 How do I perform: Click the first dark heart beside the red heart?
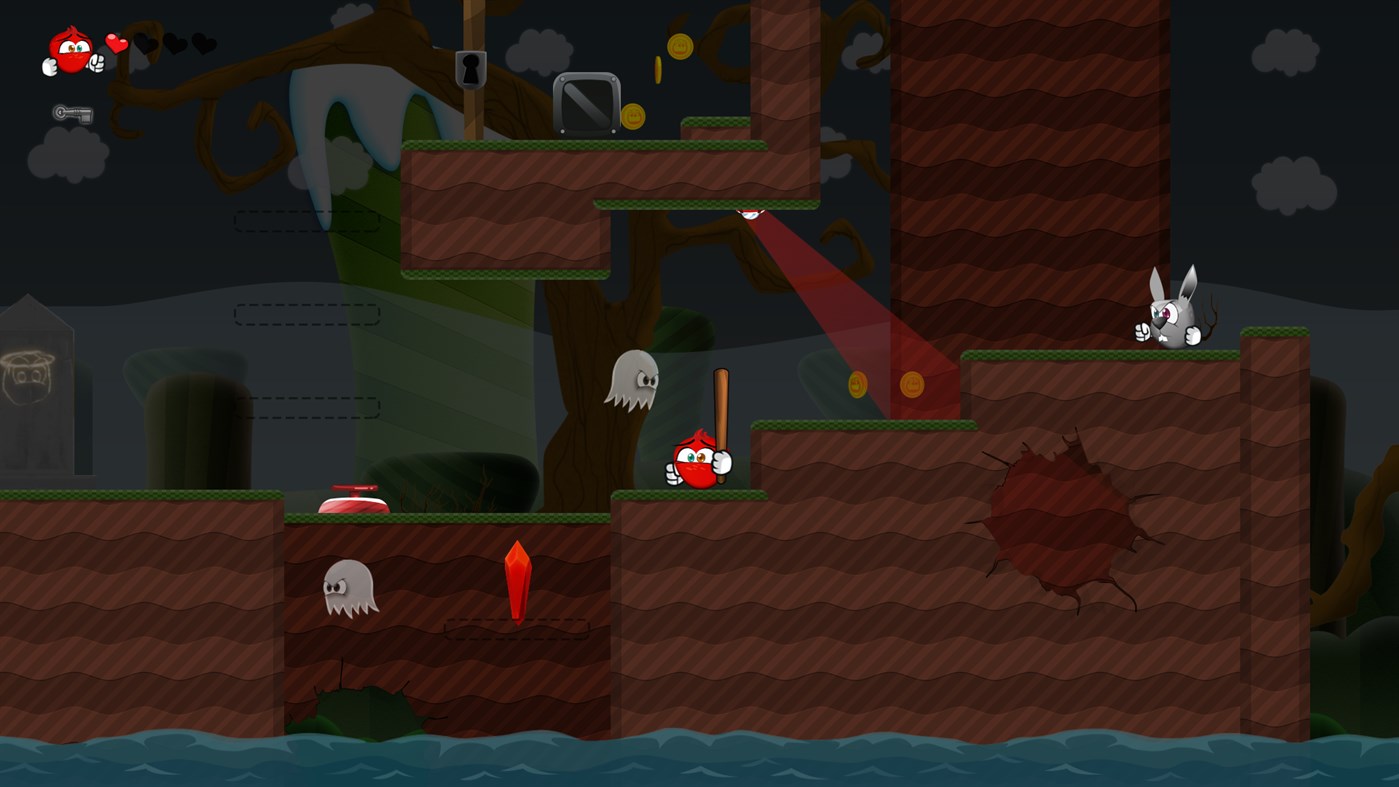coord(146,45)
